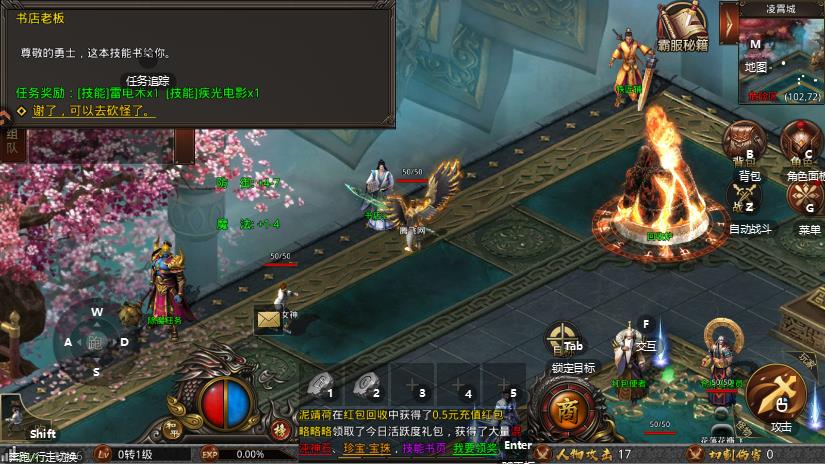Select skill slot 1 on the hotbar
Viewport: 825px width, 464px height.
(321, 385)
